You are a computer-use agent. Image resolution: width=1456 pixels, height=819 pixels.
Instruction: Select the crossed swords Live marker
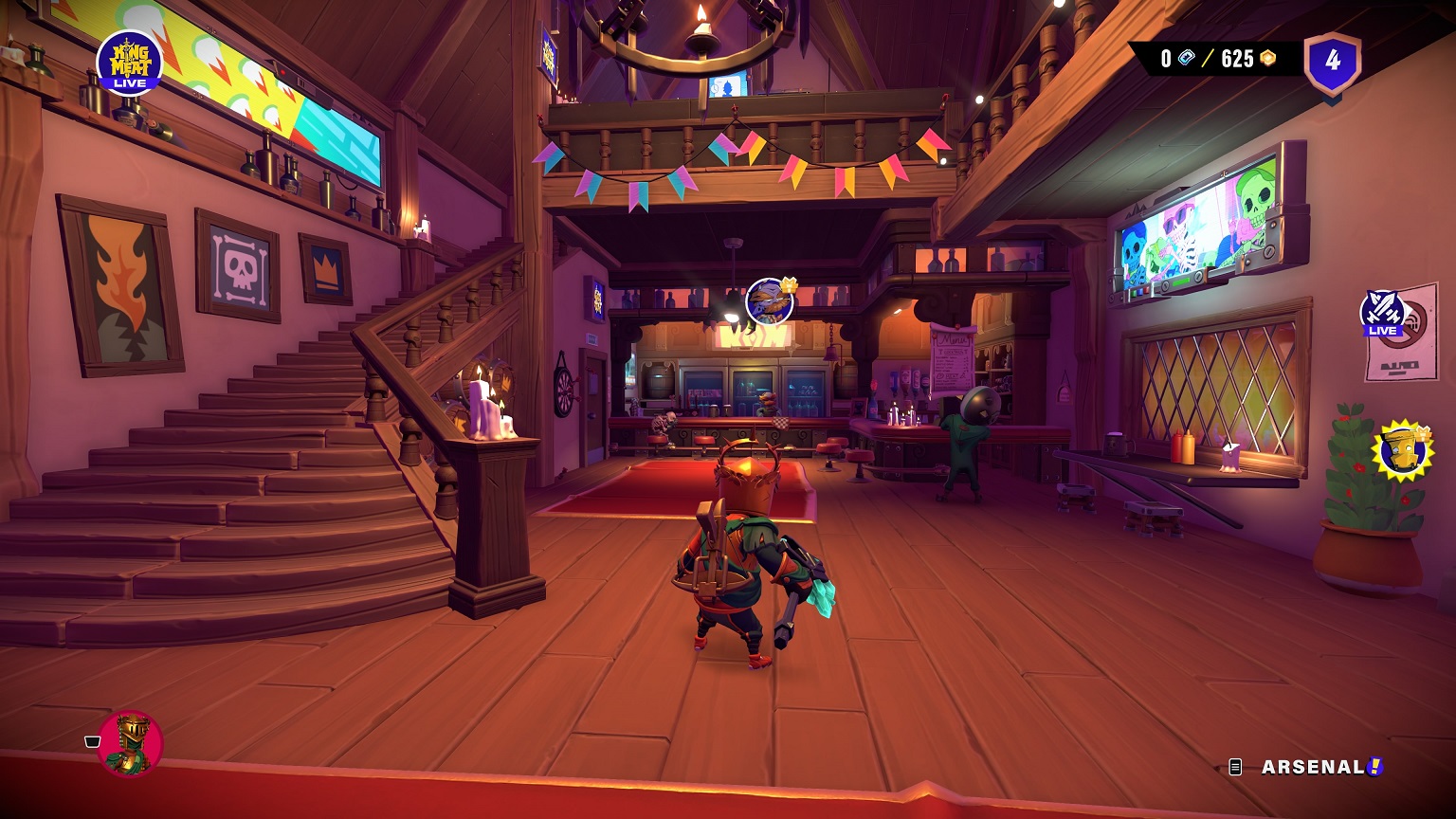[1382, 313]
